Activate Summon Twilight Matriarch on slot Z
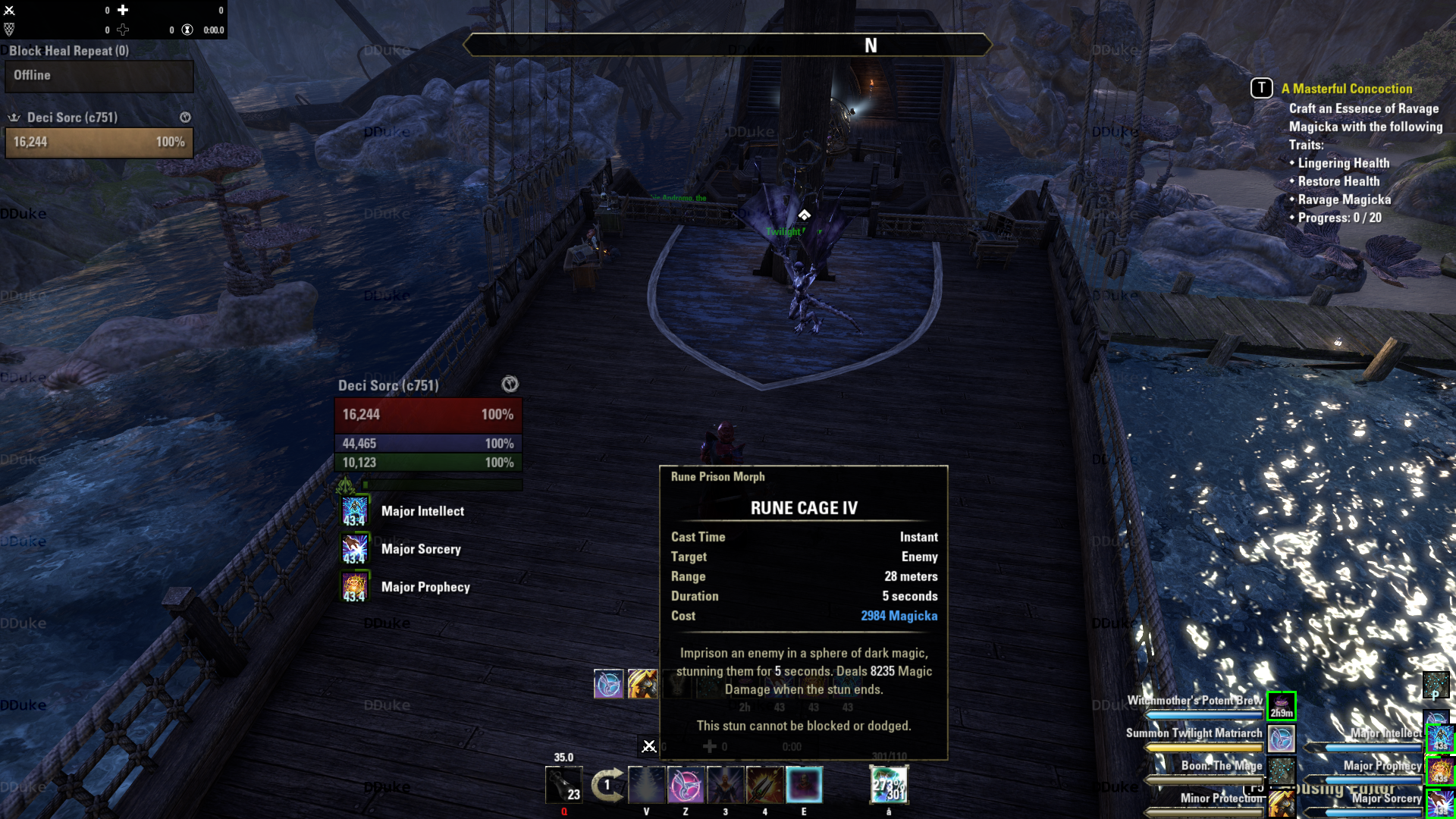This screenshot has width=1456, height=819. [686, 785]
